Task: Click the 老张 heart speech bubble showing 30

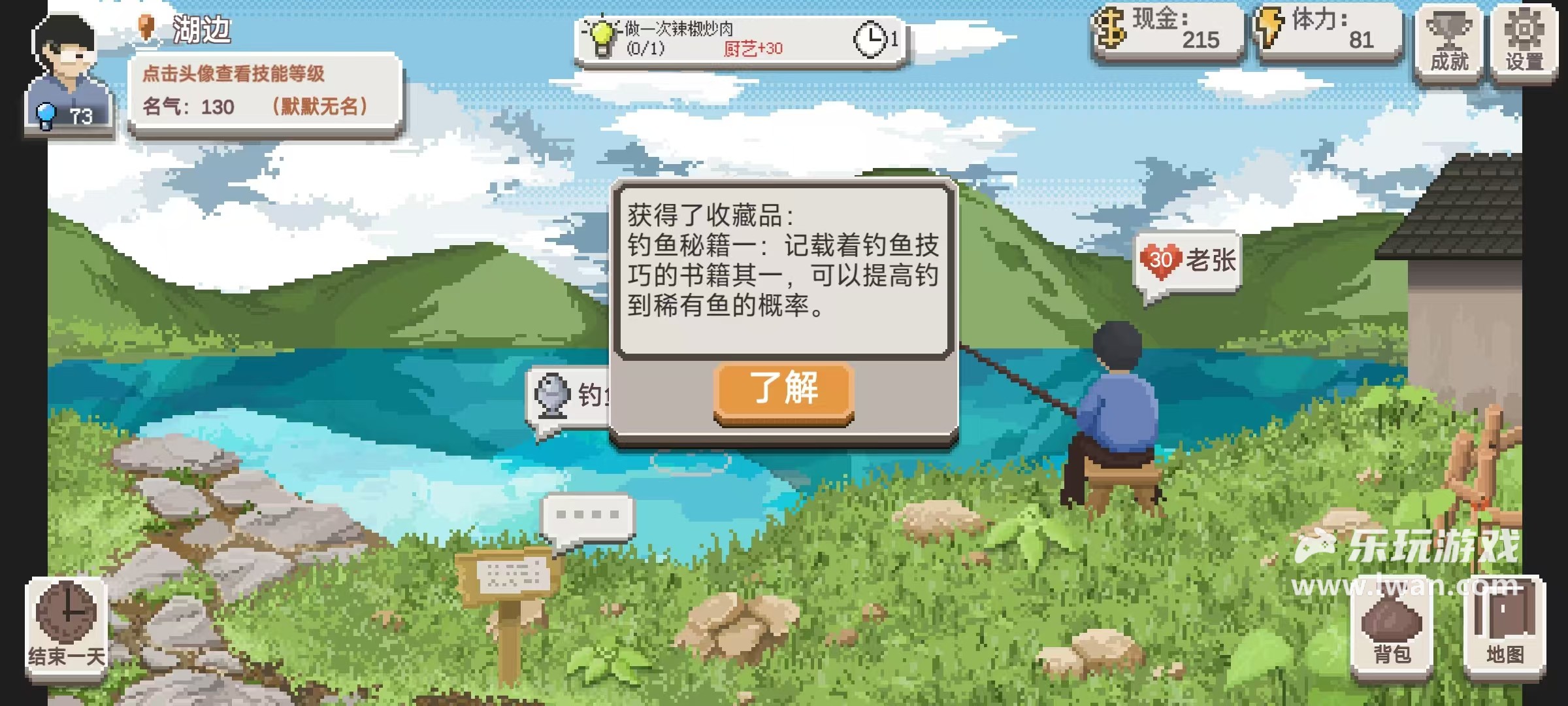Action: click(x=1186, y=260)
